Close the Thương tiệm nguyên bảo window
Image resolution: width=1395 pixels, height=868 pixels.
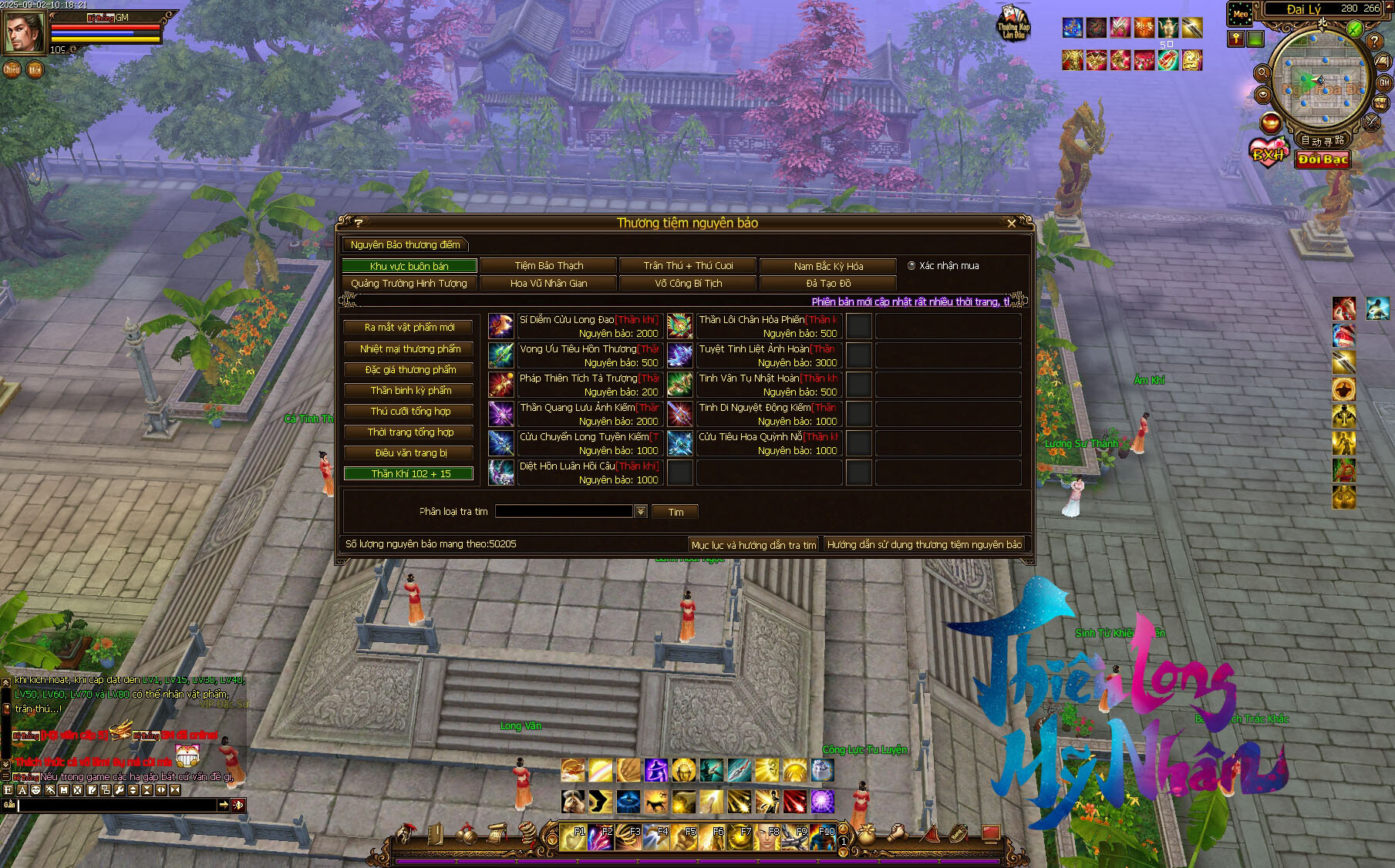pos(1012,224)
